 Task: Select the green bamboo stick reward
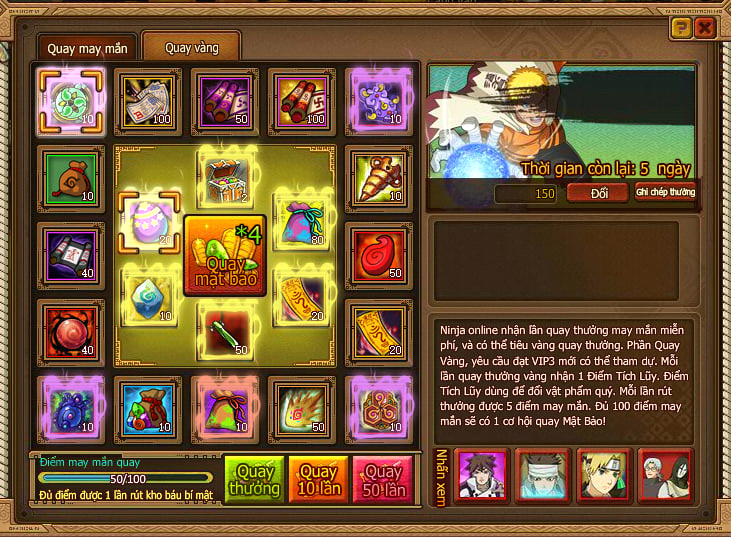[x=225, y=331]
